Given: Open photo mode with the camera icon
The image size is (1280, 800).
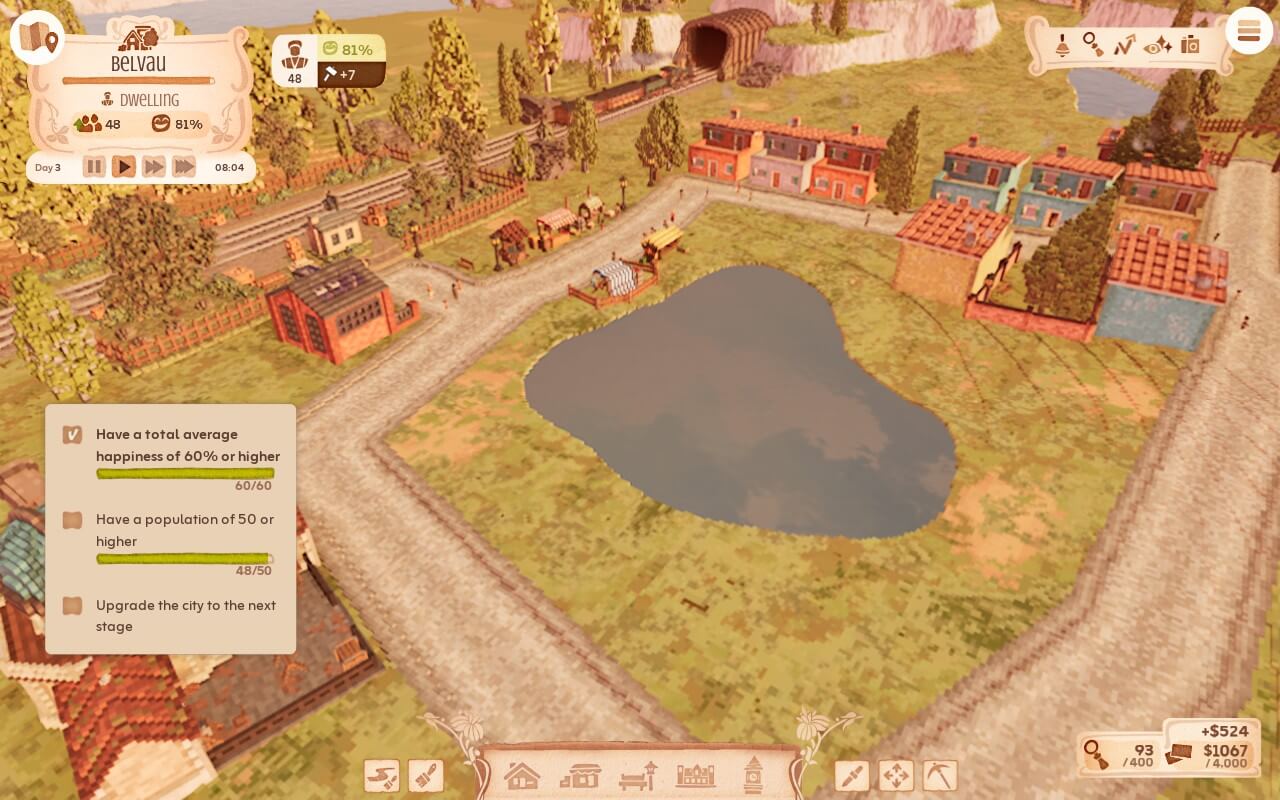Looking at the screenshot, I should [1190, 45].
